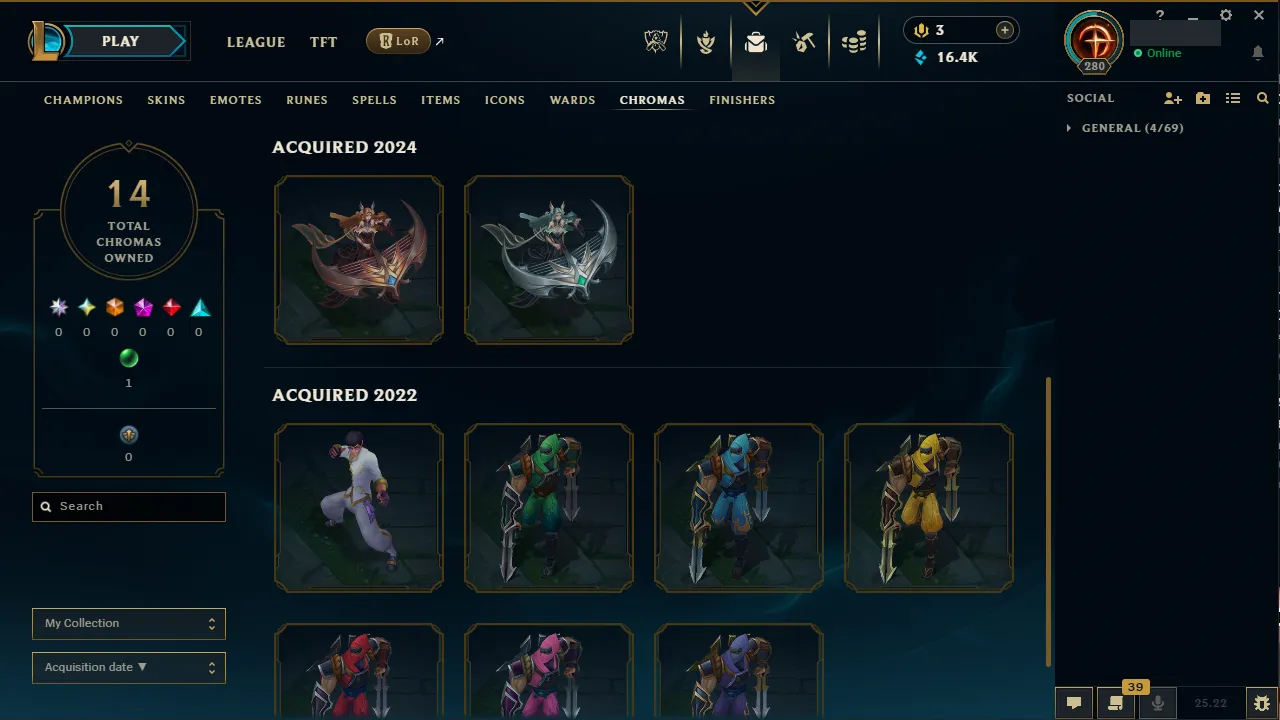Open the TFT section
This screenshot has width=1280, height=720.
(x=323, y=42)
